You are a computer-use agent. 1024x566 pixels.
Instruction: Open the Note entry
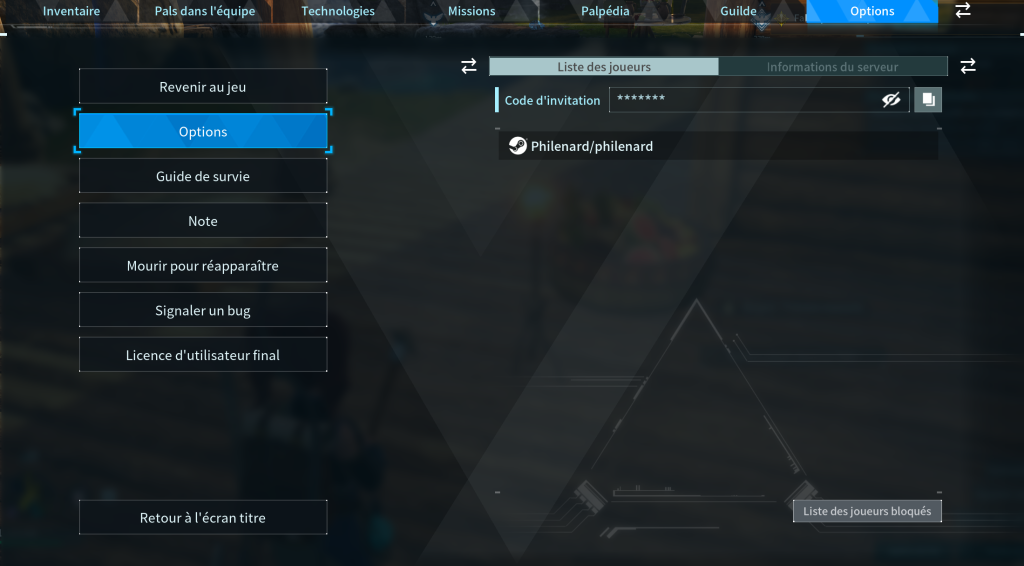(203, 221)
